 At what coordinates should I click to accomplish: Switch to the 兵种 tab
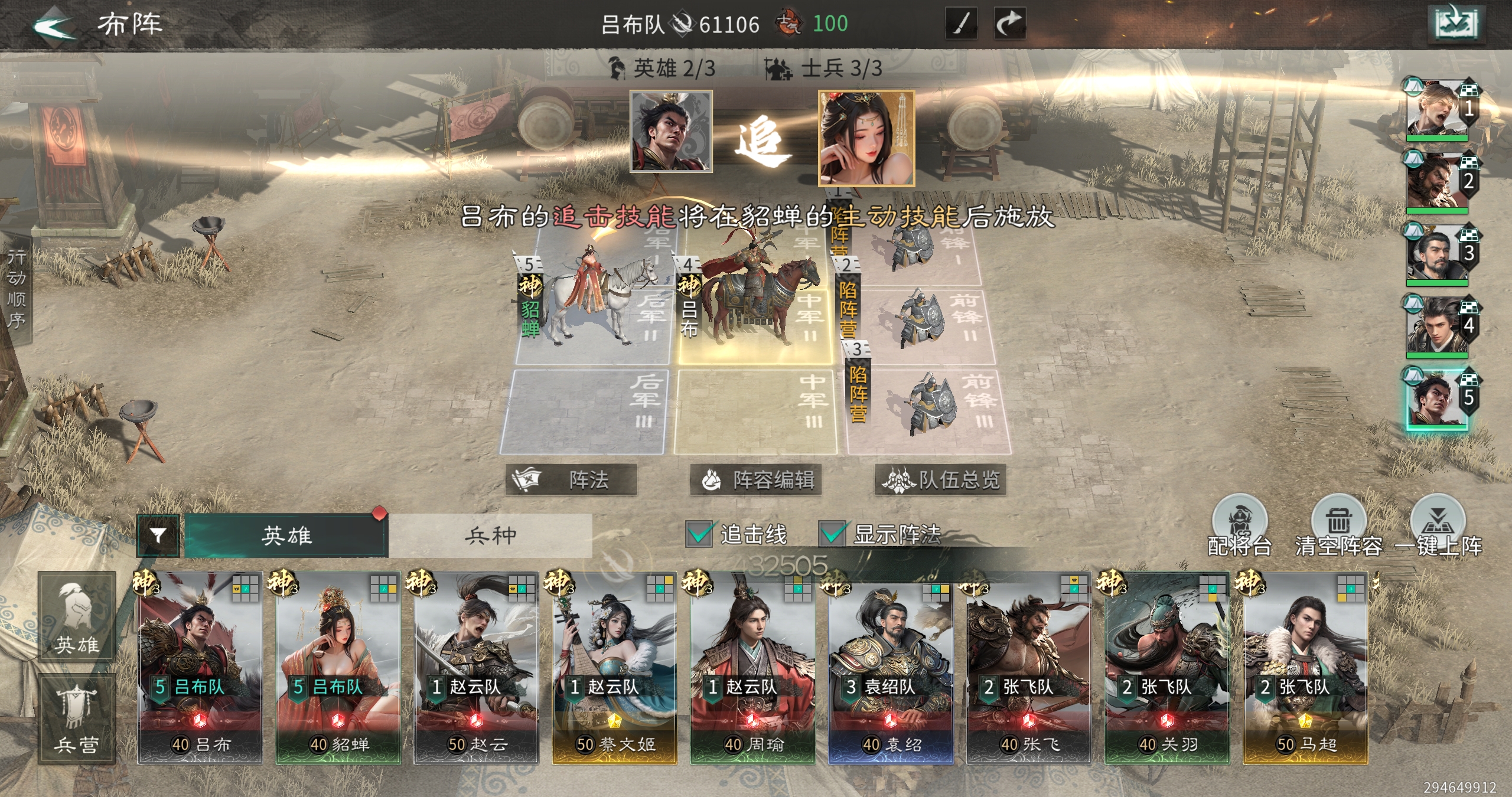click(x=490, y=535)
